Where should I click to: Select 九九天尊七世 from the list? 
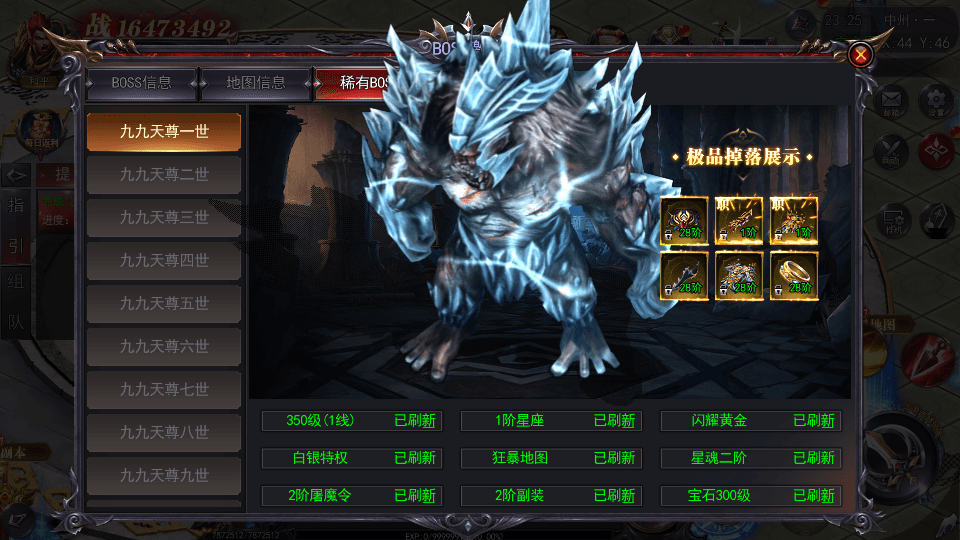pyautogui.click(x=164, y=390)
